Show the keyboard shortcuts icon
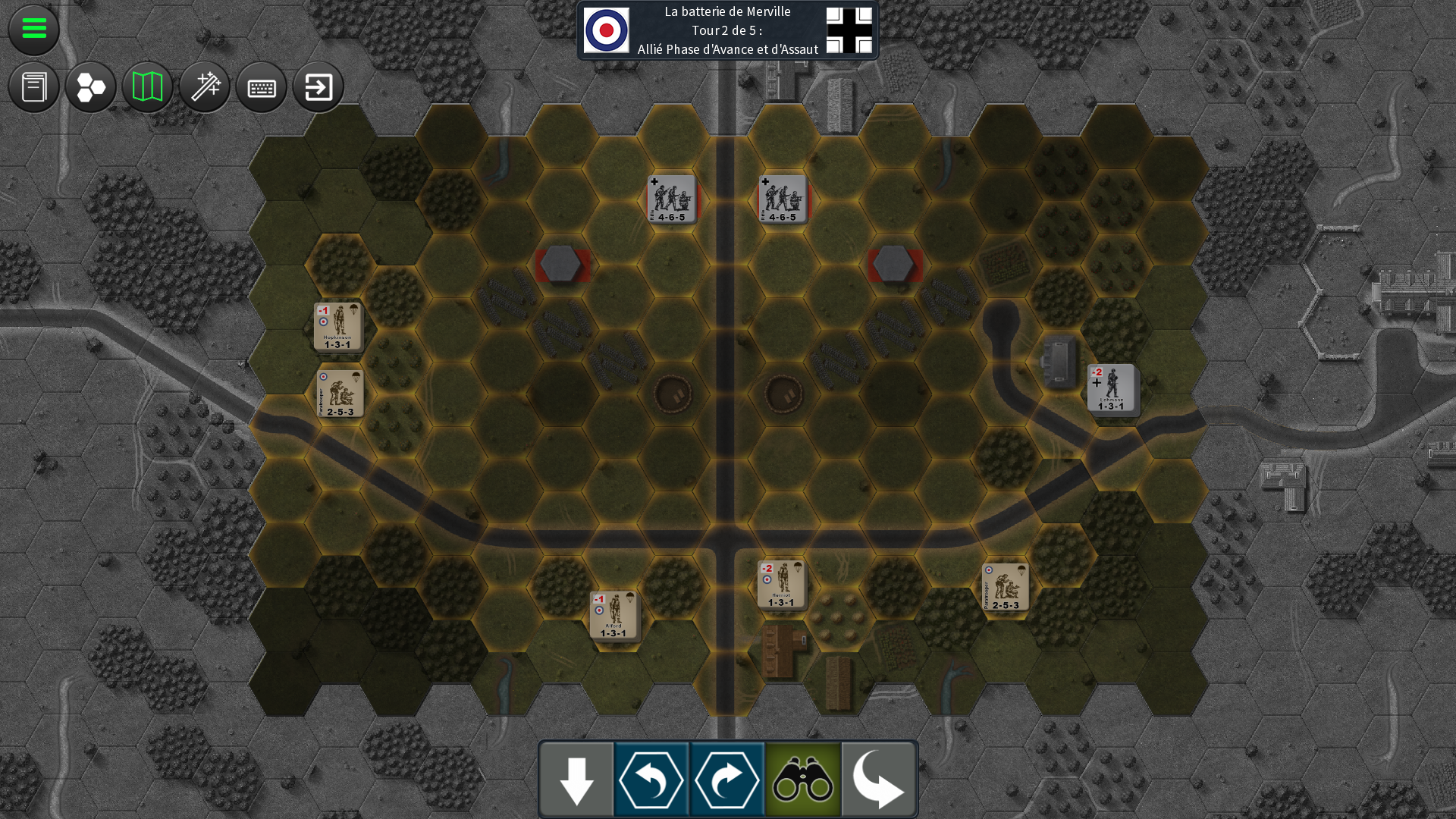The image size is (1456, 819). pos(262,87)
